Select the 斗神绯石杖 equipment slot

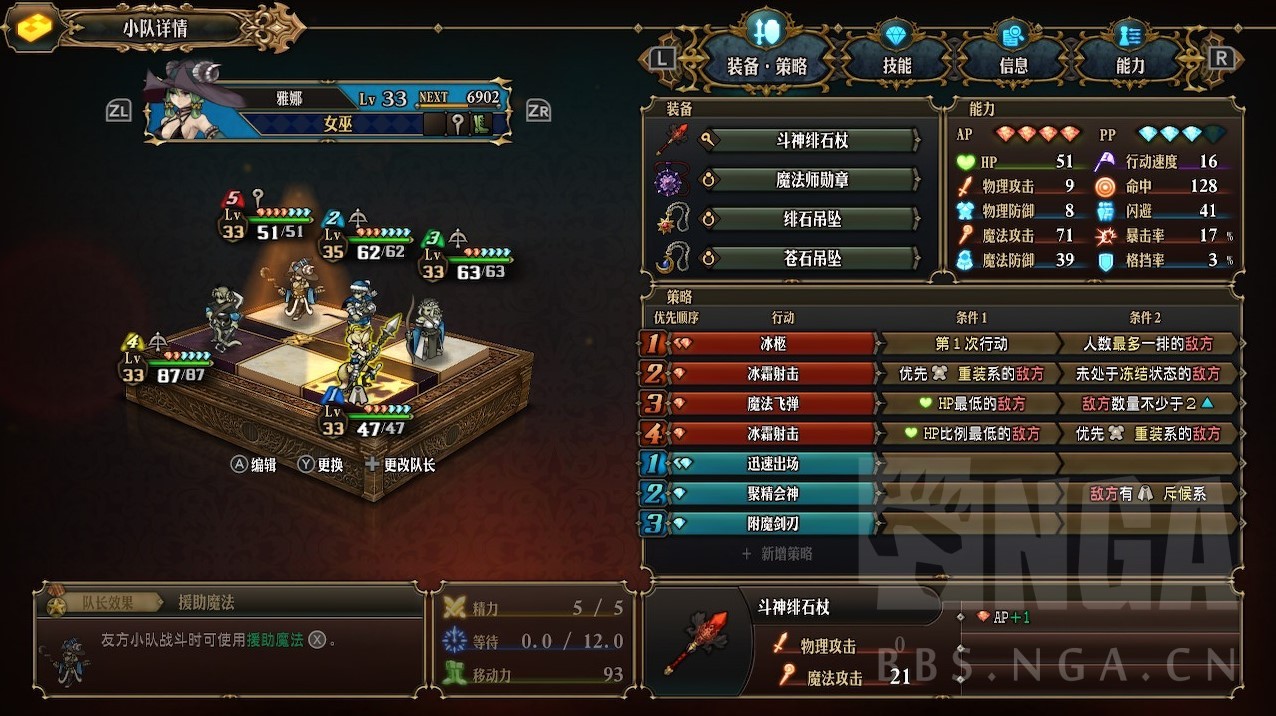(817, 140)
